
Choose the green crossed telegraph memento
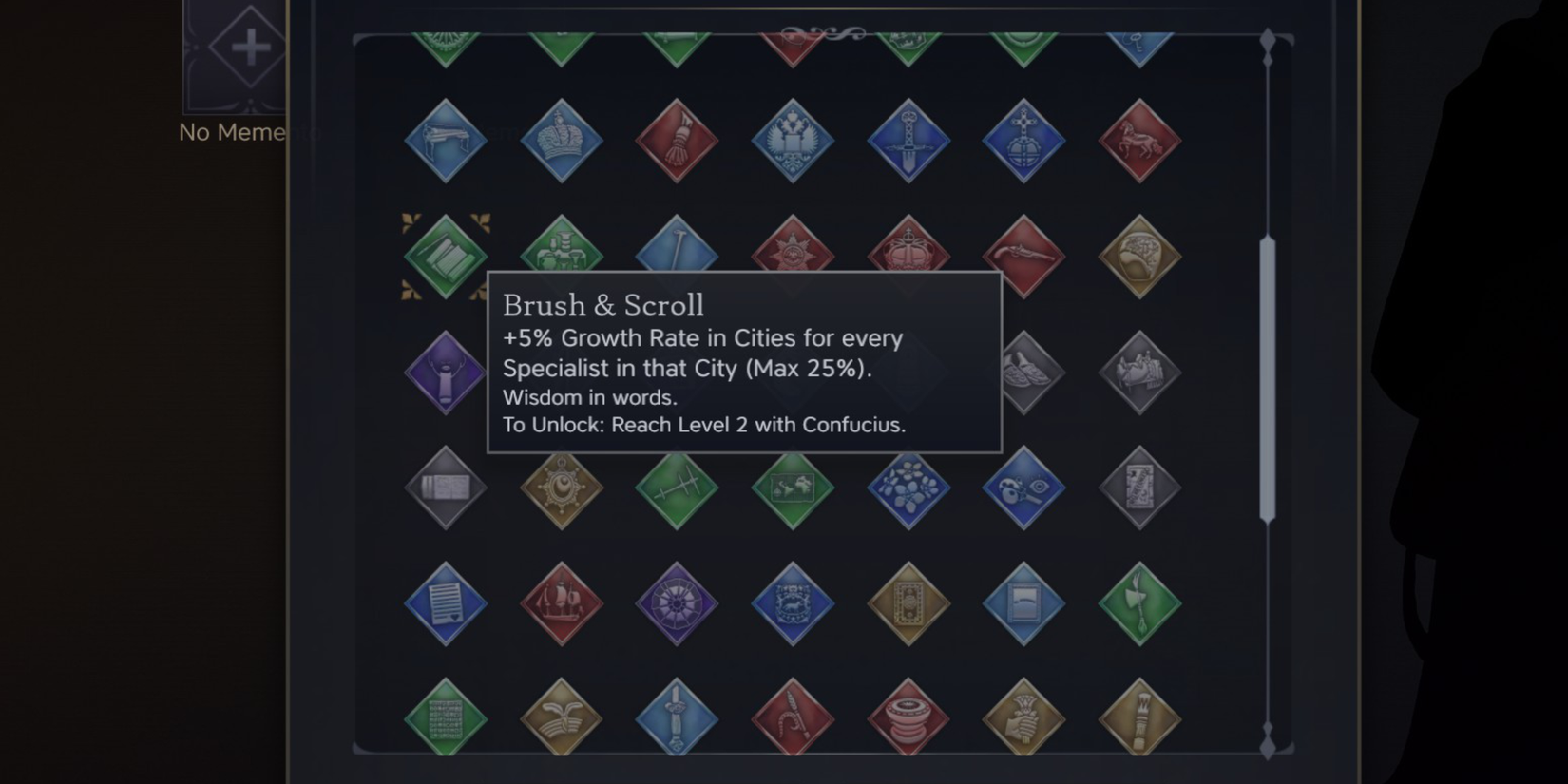click(x=677, y=489)
